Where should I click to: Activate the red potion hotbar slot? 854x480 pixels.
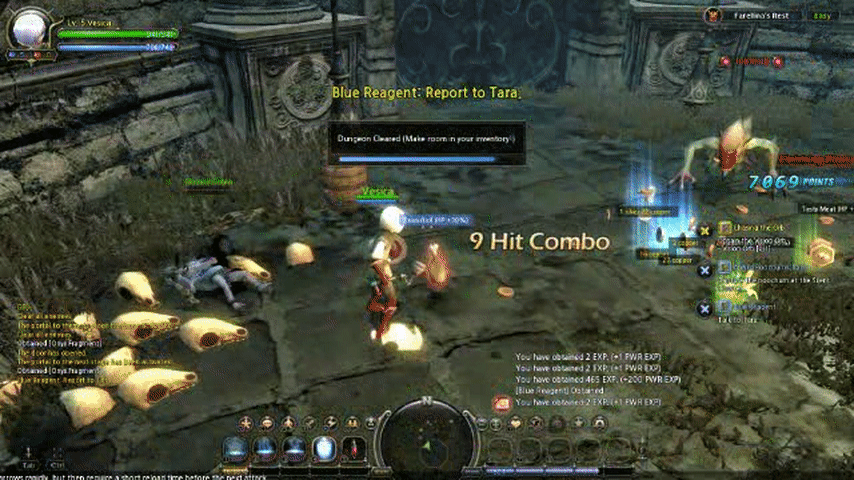(x=354, y=449)
